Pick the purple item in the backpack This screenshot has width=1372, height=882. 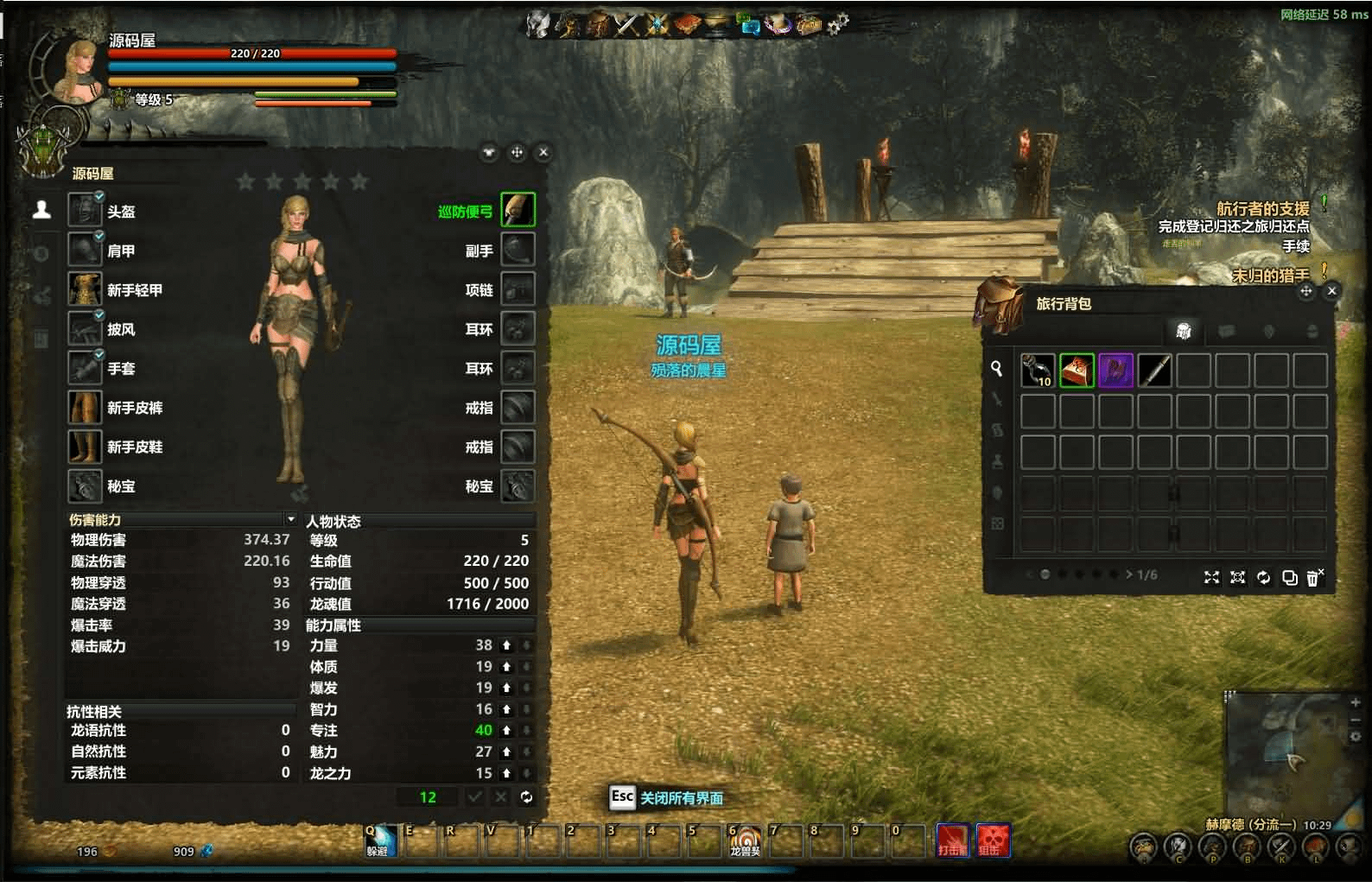click(1115, 371)
